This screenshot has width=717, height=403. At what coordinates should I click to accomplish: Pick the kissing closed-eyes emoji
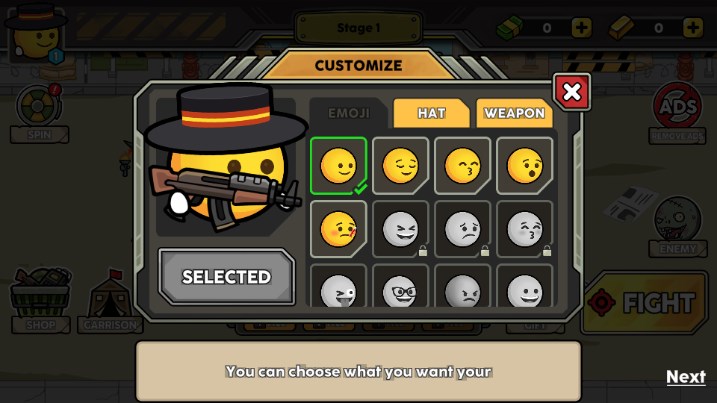[x=462, y=165]
